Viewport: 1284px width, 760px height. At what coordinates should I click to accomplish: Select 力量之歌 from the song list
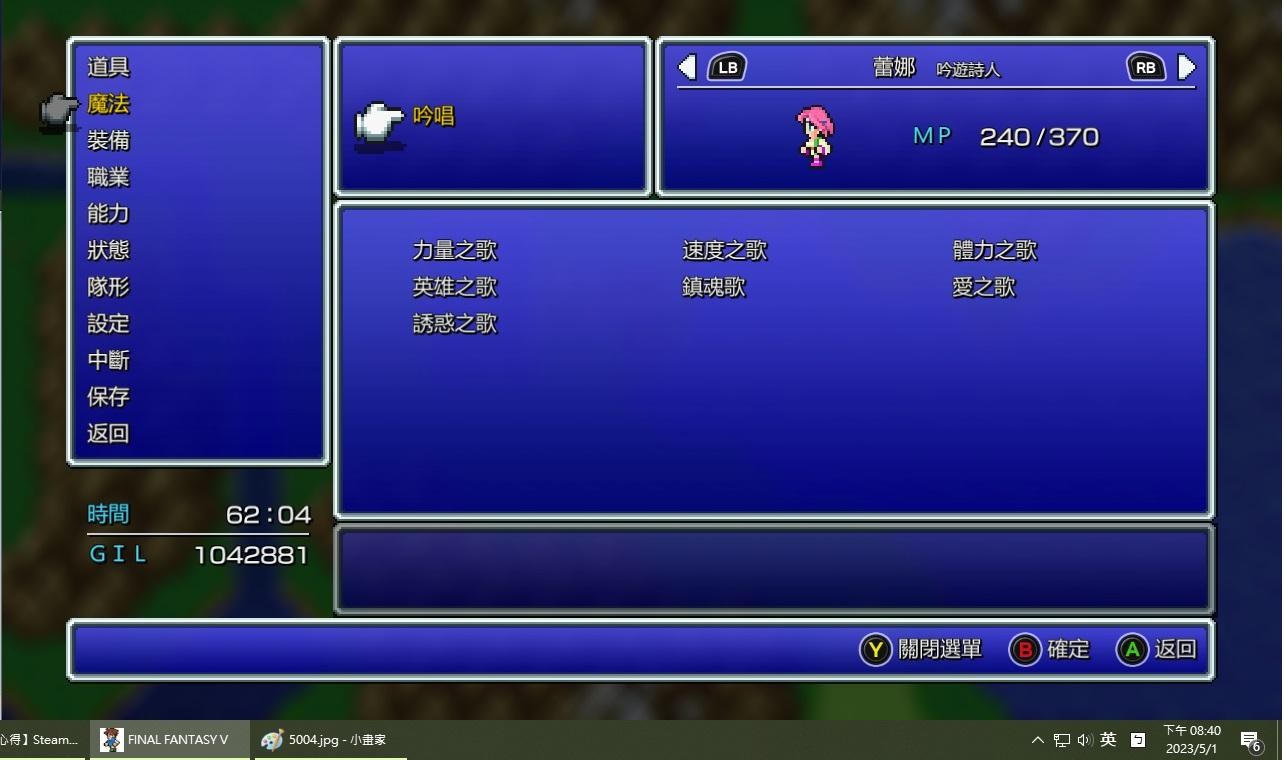[x=454, y=250]
